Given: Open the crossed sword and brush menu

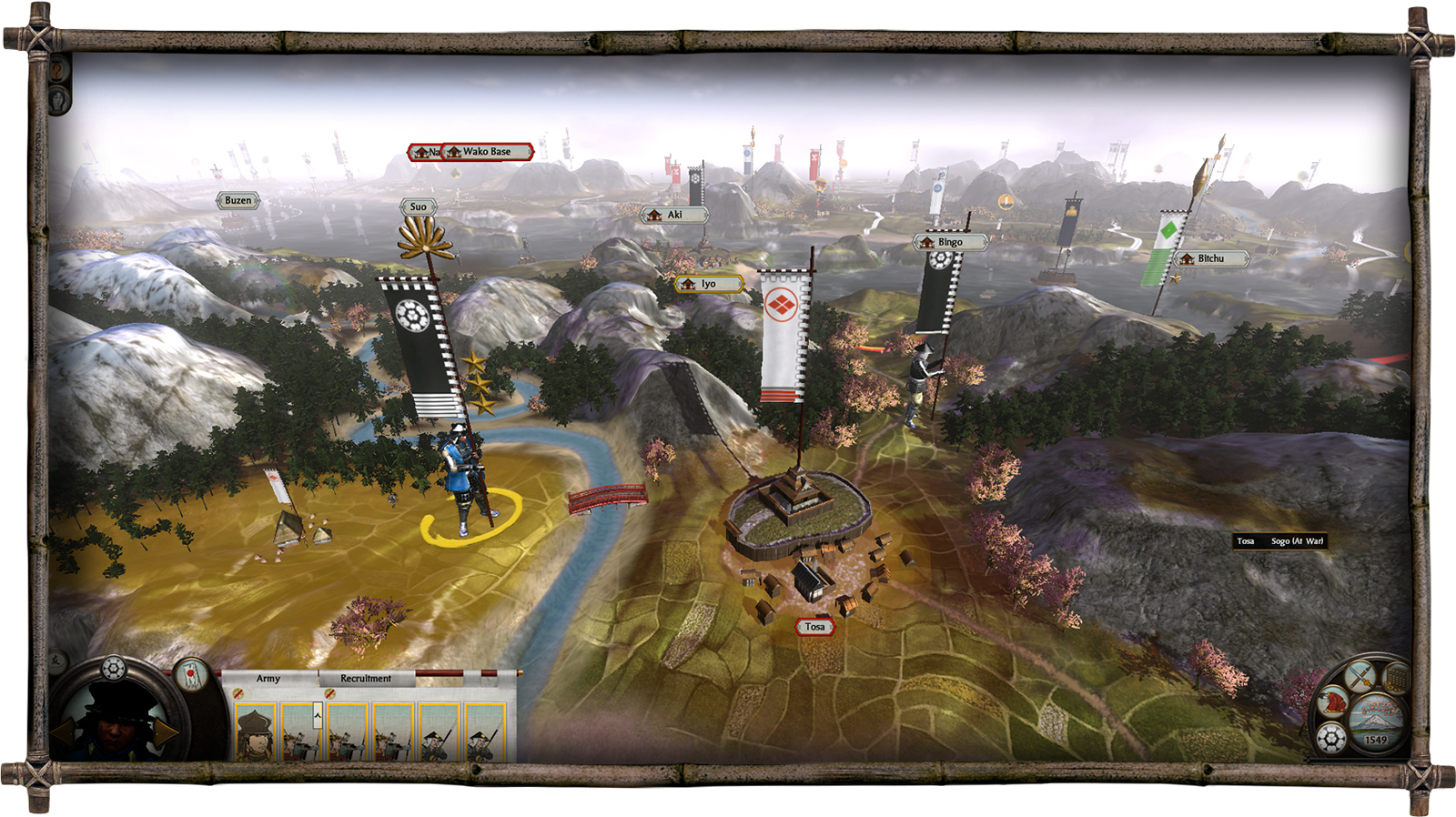Looking at the screenshot, I should click(x=1360, y=677).
